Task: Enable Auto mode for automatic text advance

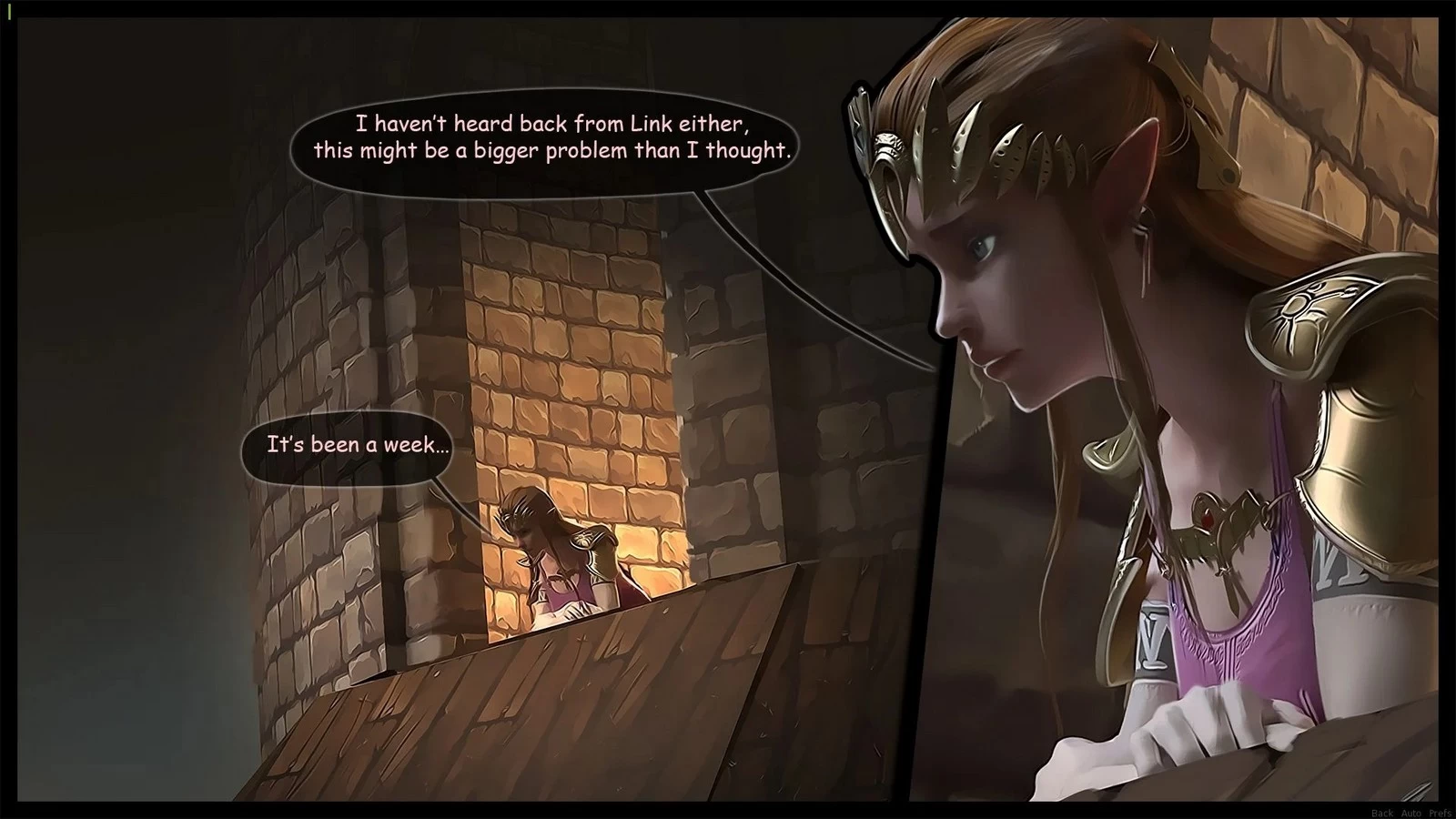Action: click(x=1411, y=812)
